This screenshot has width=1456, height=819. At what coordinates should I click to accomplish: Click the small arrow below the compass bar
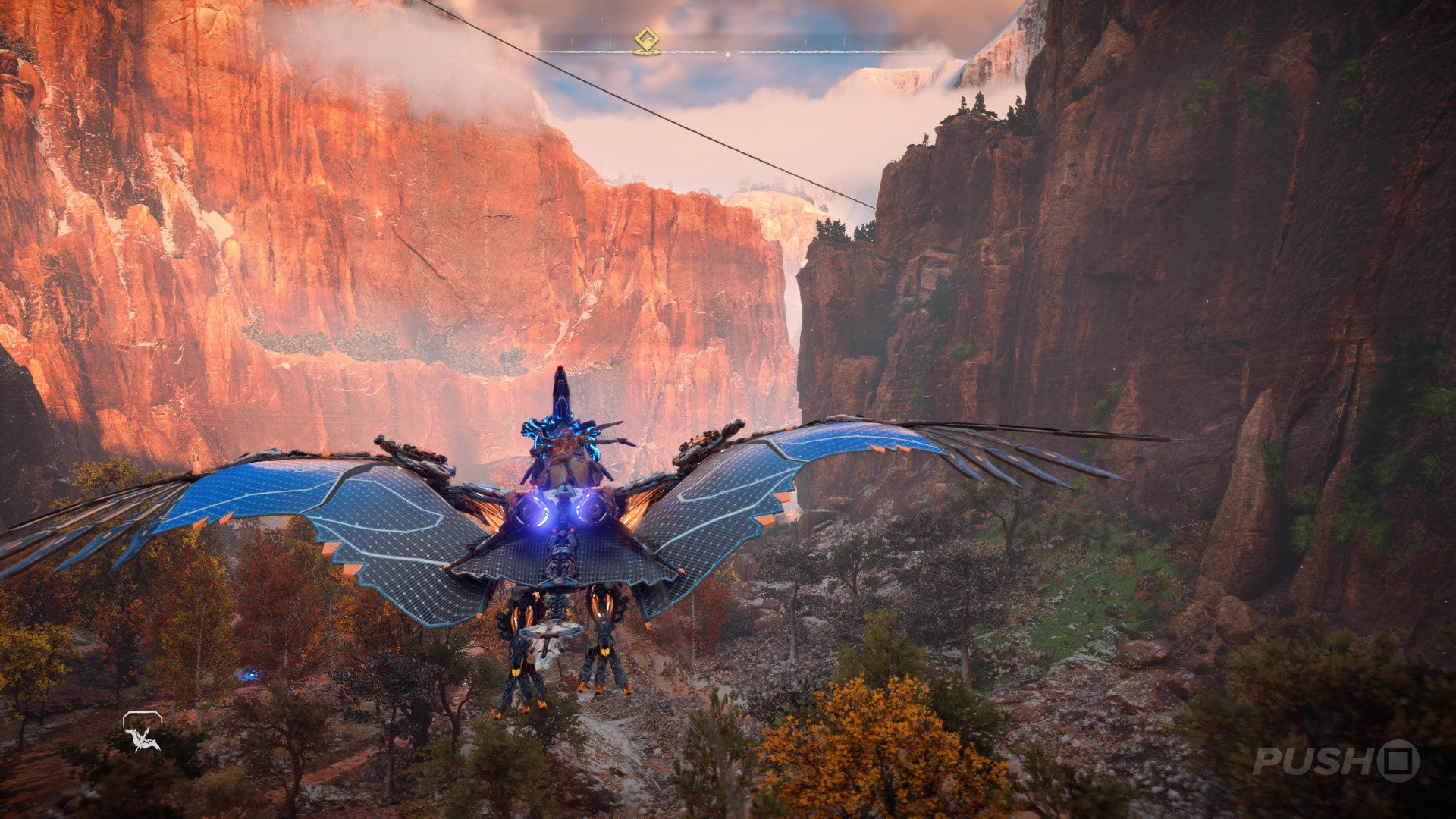[728, 54]
